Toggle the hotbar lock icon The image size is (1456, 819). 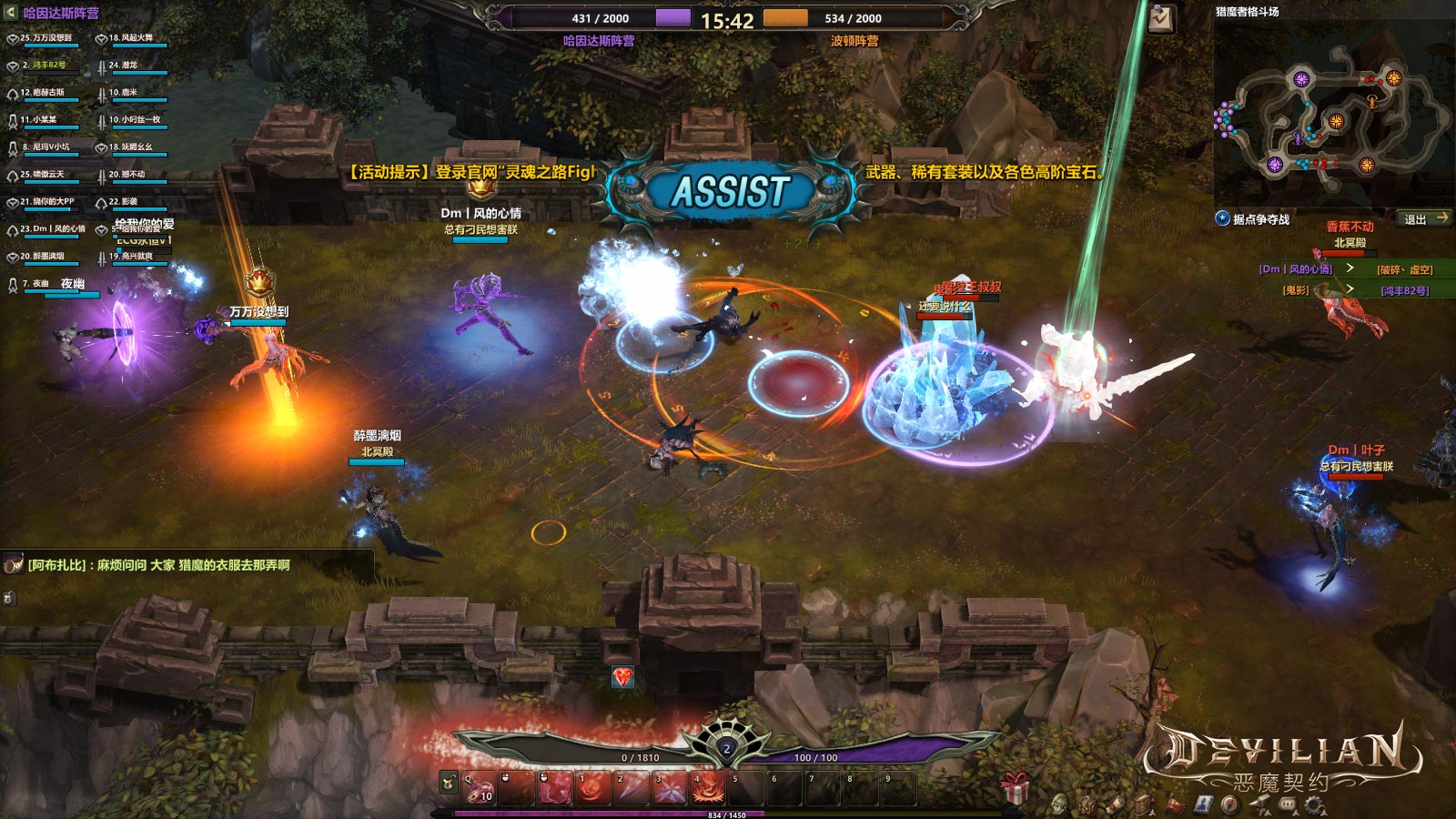pos(449,781)
